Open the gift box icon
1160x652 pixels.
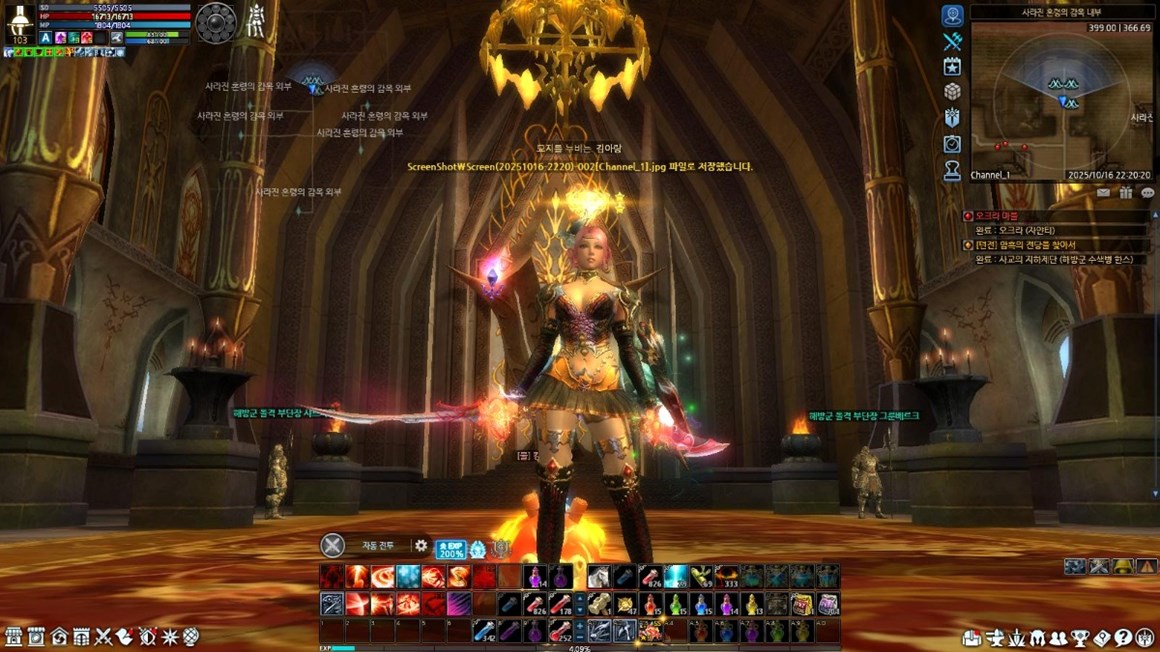pos(1126,193)
